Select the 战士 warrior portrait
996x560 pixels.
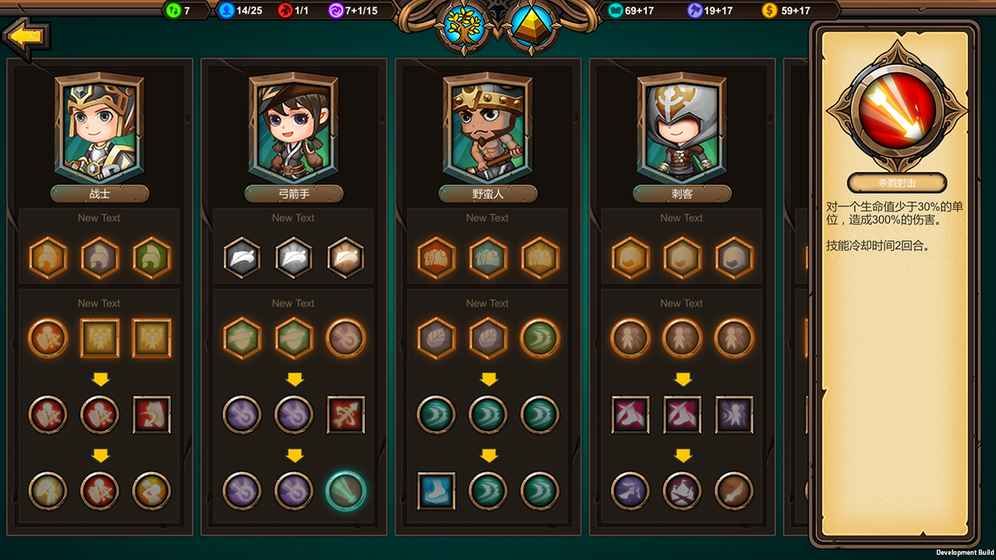point(99,125)
